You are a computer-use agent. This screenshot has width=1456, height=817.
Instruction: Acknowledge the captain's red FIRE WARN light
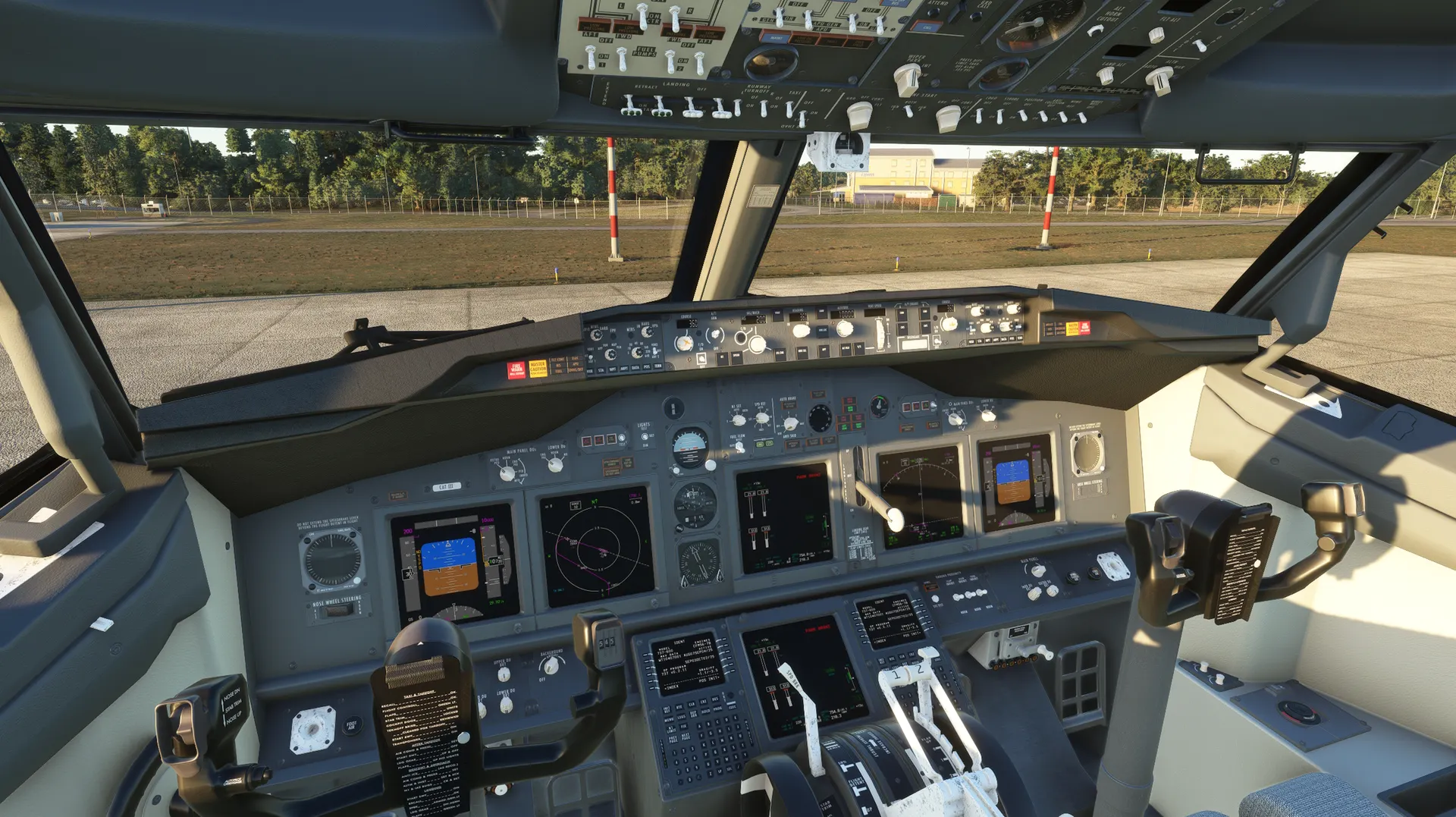coord(516,369)
